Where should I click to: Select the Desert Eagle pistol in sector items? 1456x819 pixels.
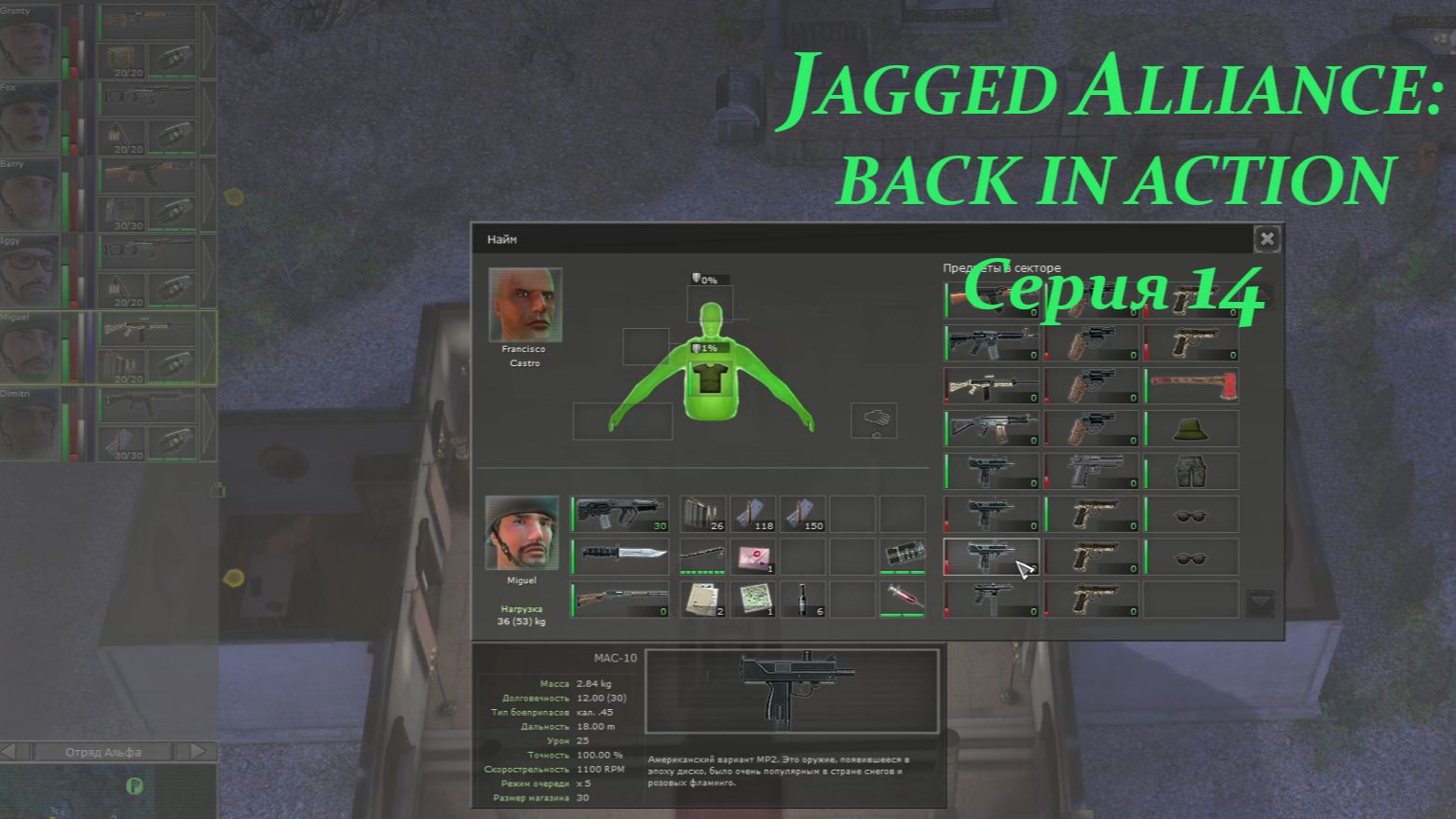[x=1092, y=471]
